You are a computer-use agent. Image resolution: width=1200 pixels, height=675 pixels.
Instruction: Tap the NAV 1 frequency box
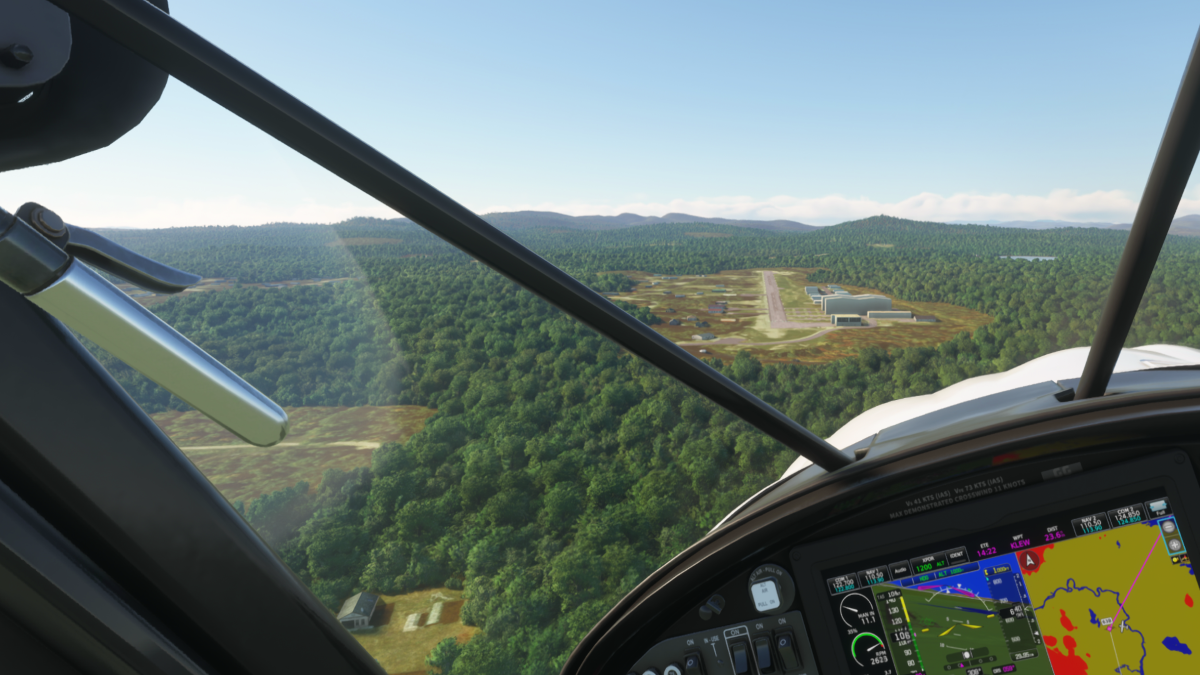[874, 576]
